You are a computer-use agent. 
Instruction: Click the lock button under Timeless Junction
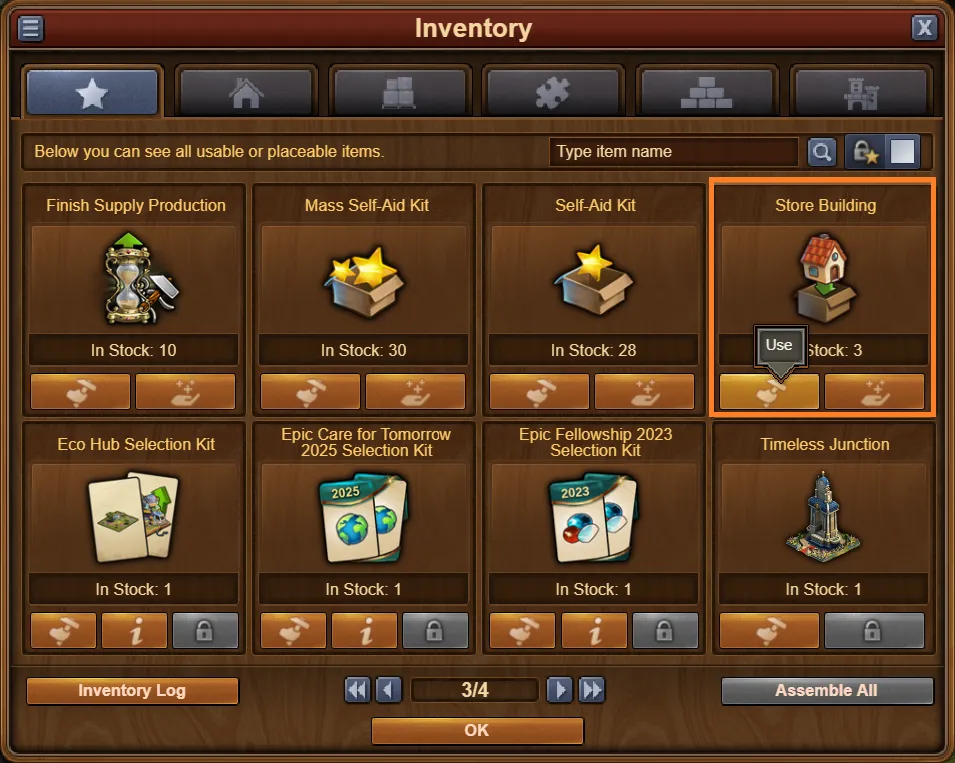pyautogui.click(x=874, y=631)
